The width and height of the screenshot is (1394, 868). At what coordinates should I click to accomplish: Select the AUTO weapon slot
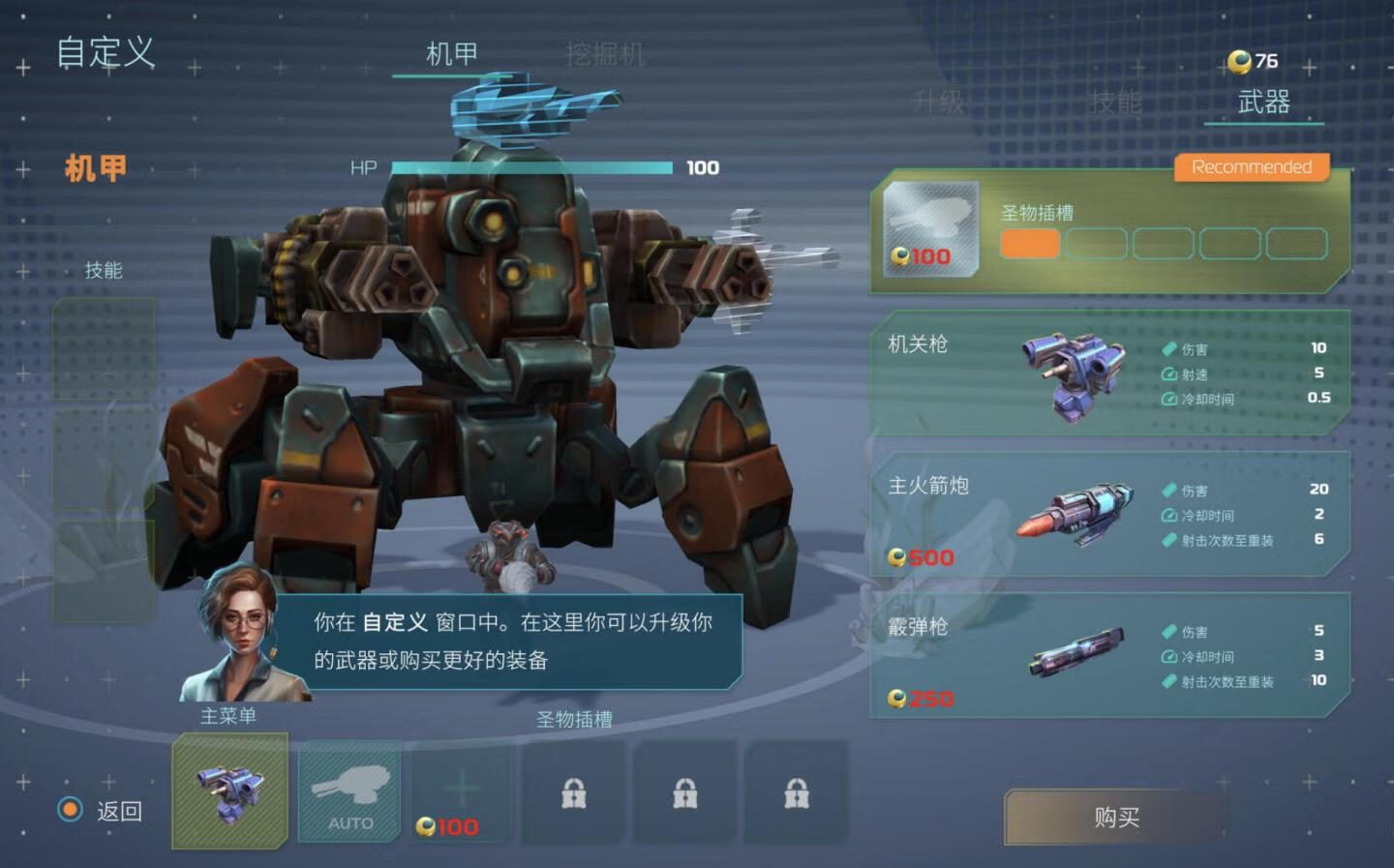tap(350, 791)
